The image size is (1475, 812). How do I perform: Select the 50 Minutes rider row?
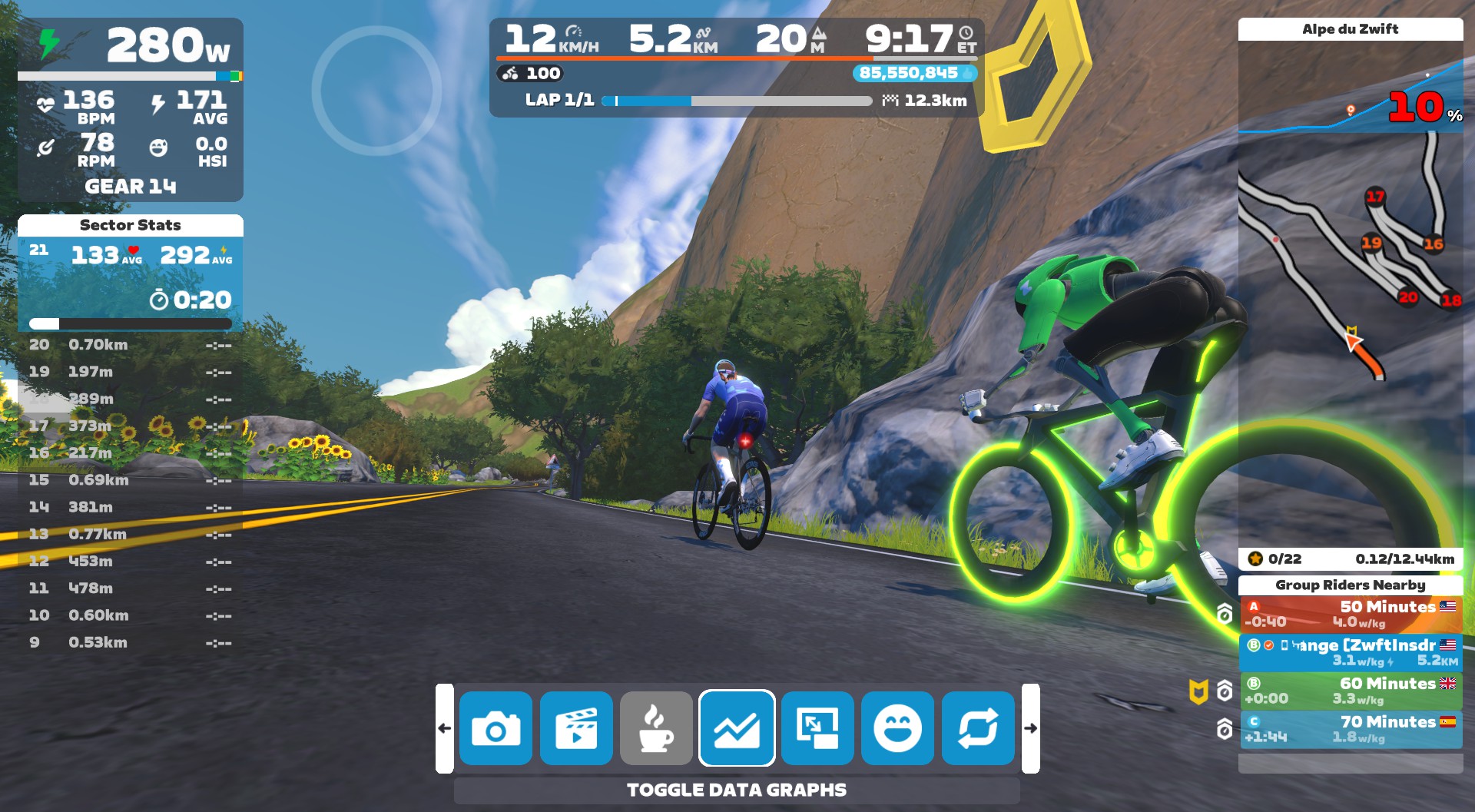(1351, 614)
